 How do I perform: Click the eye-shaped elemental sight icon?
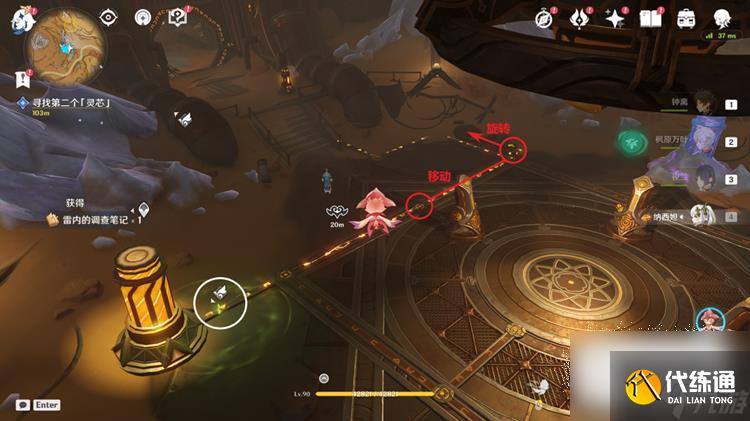coord(109,18)
